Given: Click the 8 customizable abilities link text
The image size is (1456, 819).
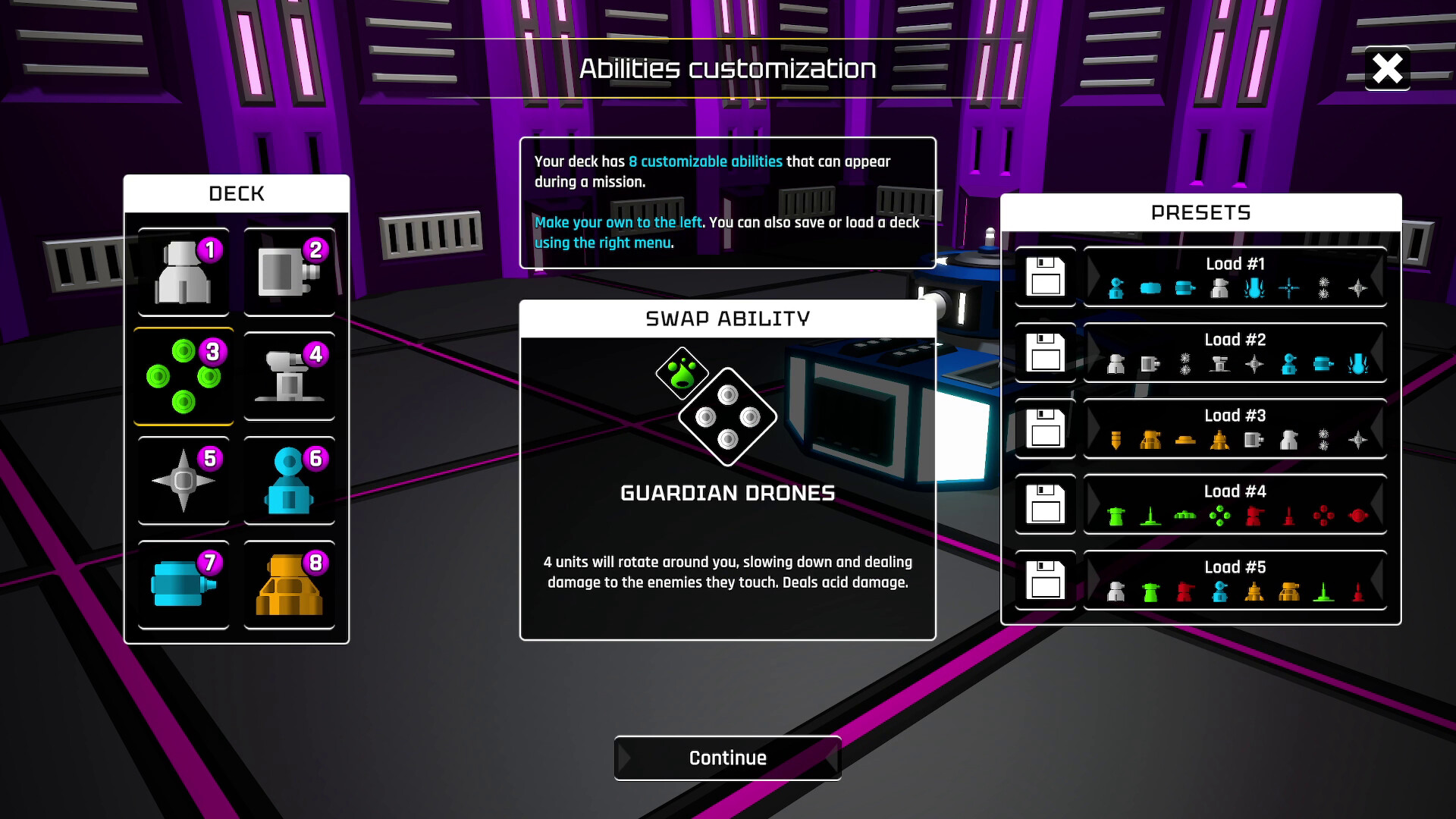Looking at the screenshot, I should (705, 161).
